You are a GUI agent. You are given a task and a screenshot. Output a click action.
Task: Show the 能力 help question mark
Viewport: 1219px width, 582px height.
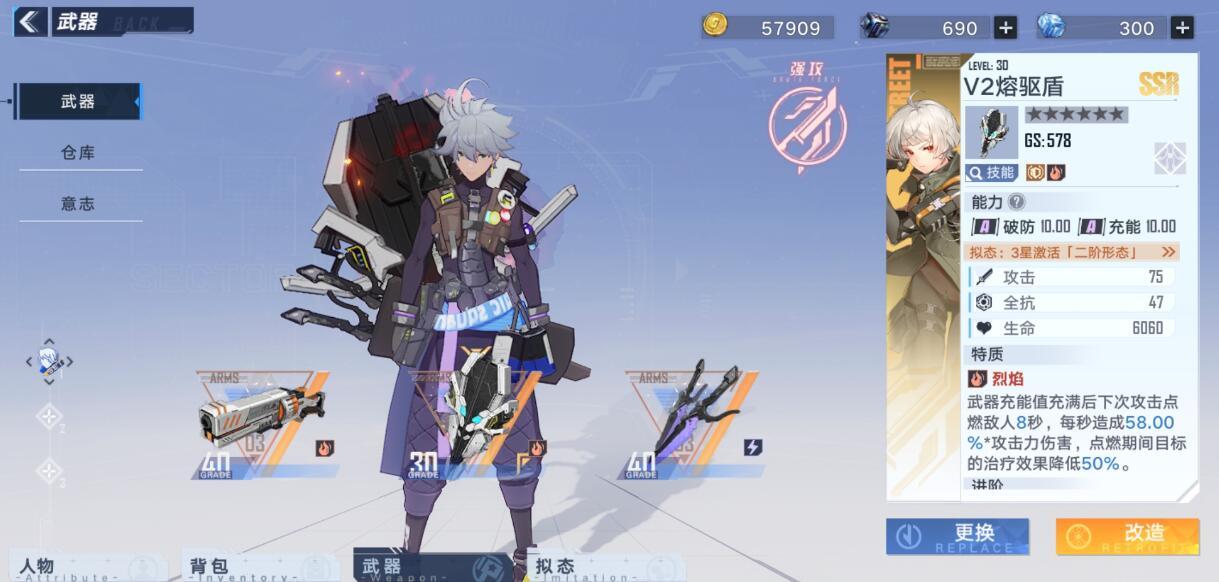1016,202
